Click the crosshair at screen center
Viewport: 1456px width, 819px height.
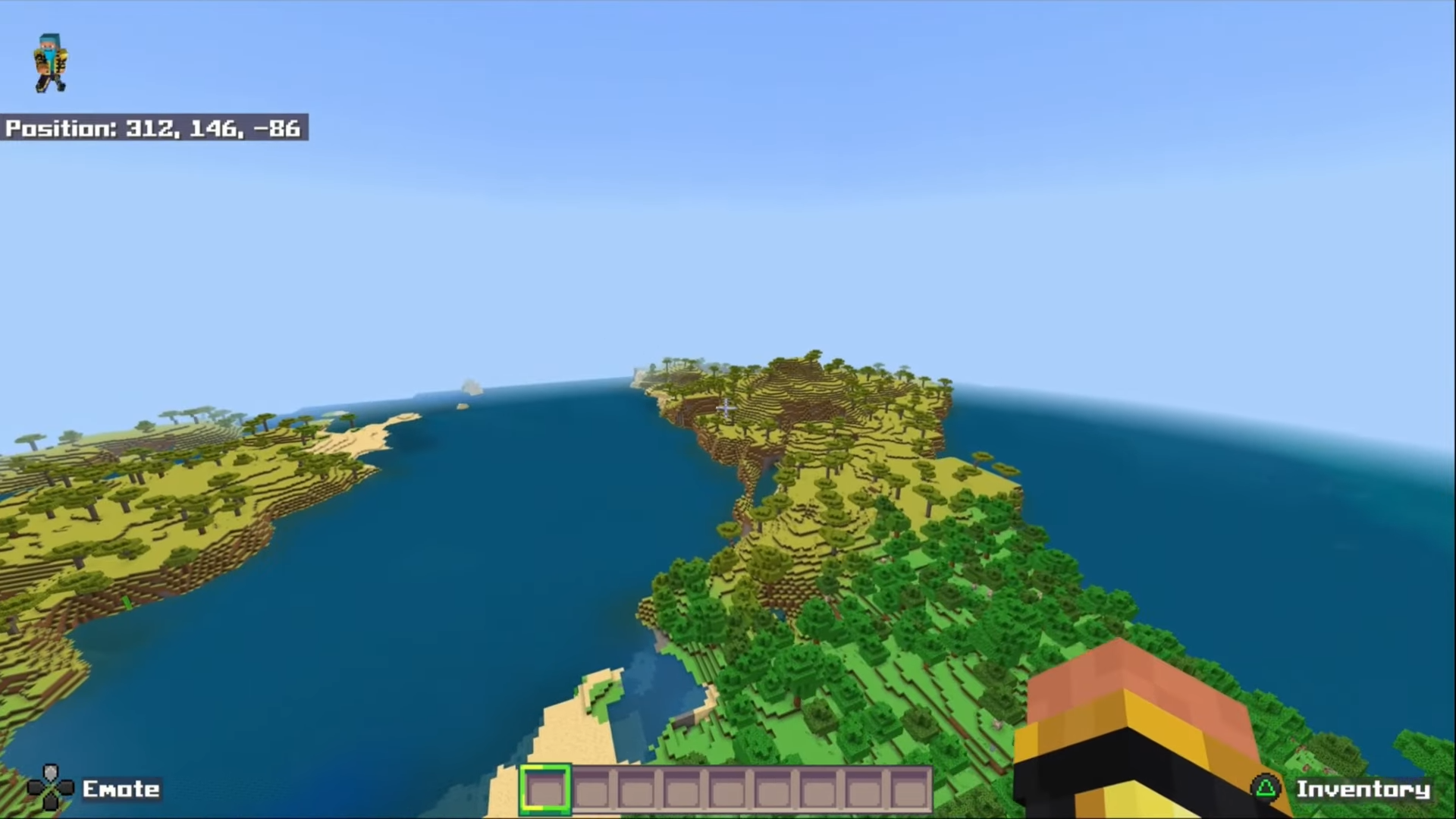pos(726,408)
